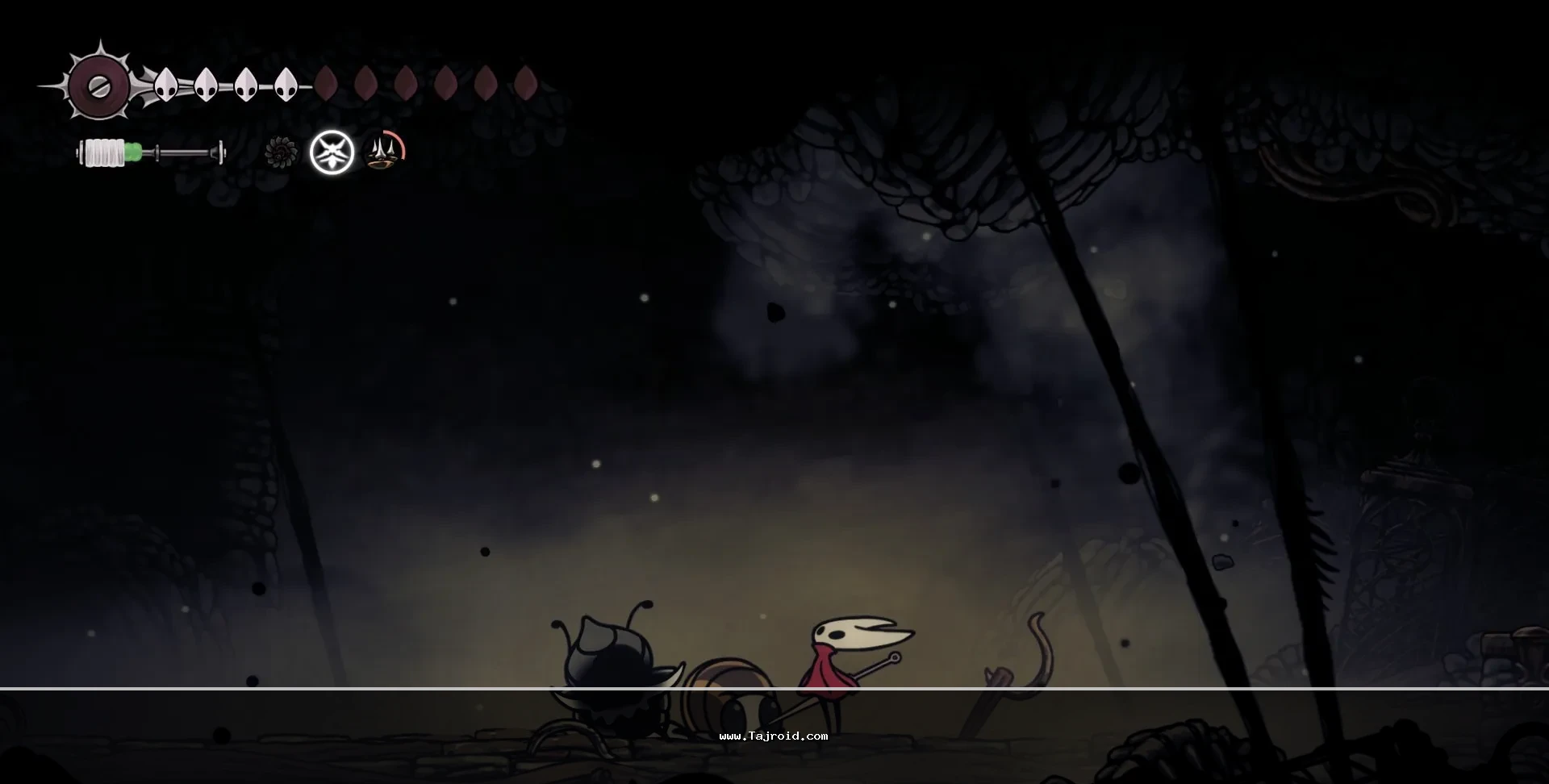Open the www.Tajroid.com watermark link
Image resolution: width=1549 pixels, height=784 pixels.
click(x=773, y=736)
